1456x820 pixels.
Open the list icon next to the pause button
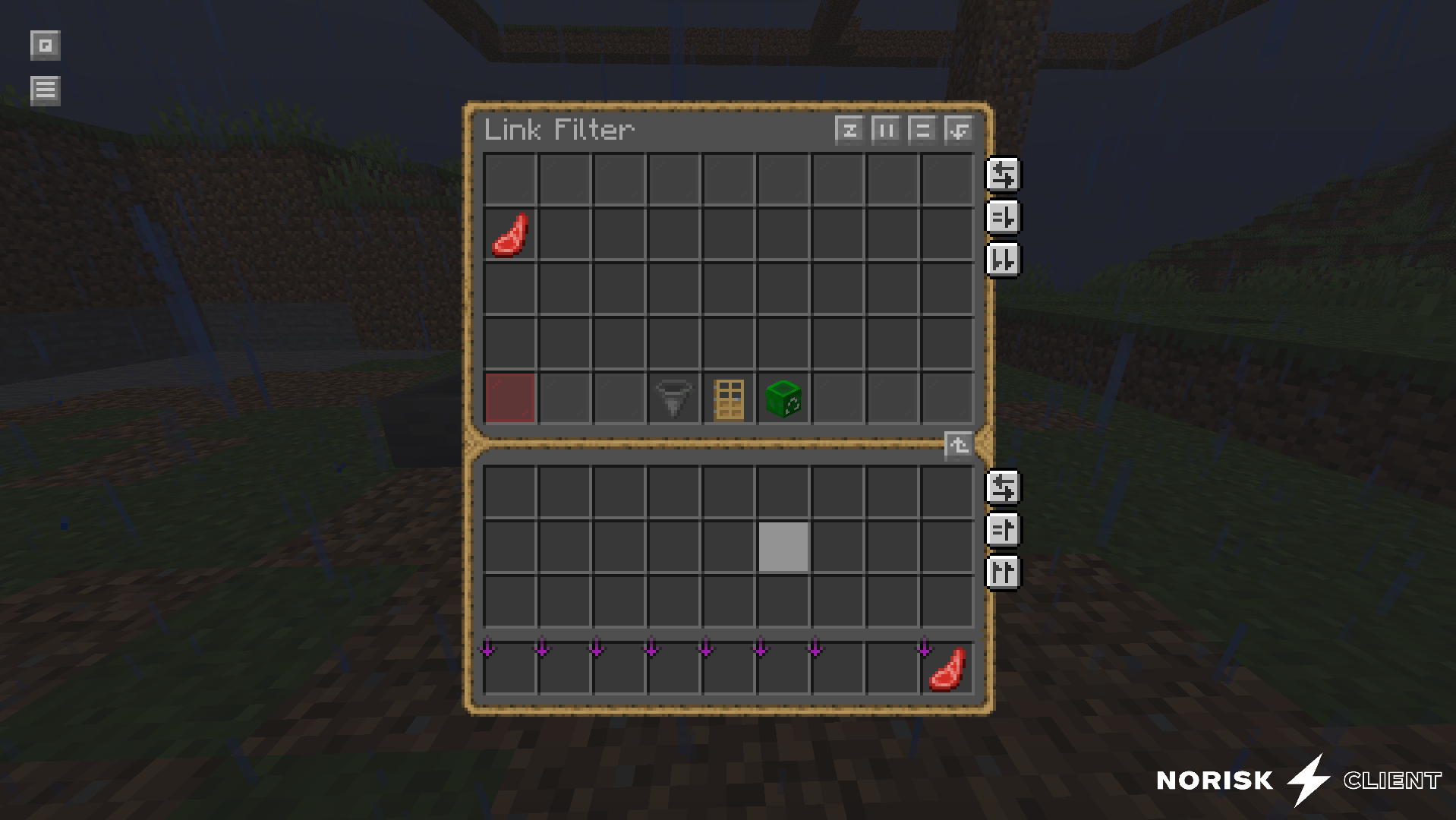[x=922, y=130]
